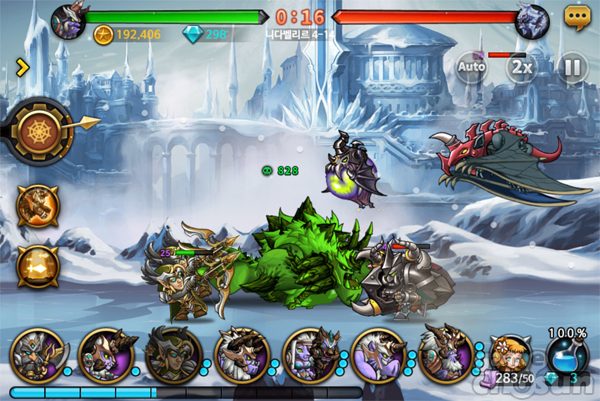
Task: Toggle Auto battle mode
Action: click(x=471, y=68)
